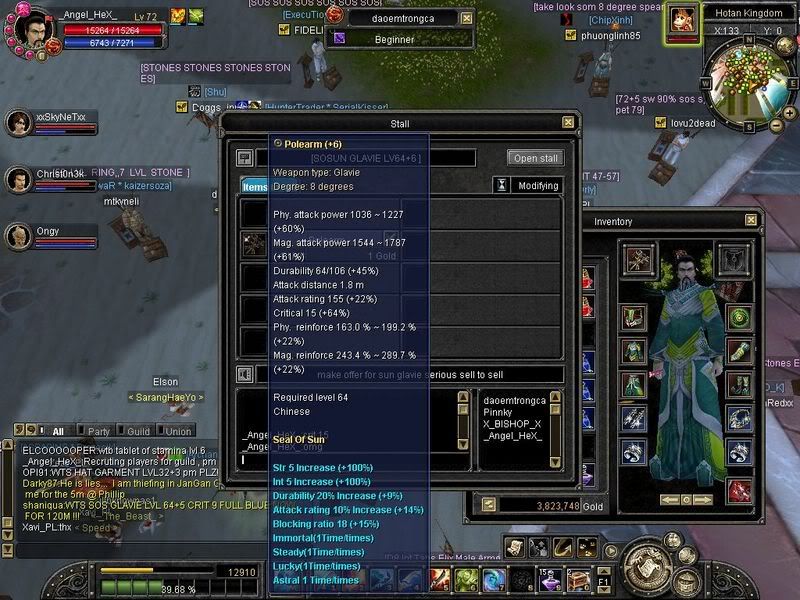Image resolution: width=800 pixels, height=600 pixels.
Task: Switch chat to the Party tab
Action: (x=97, y=432)
